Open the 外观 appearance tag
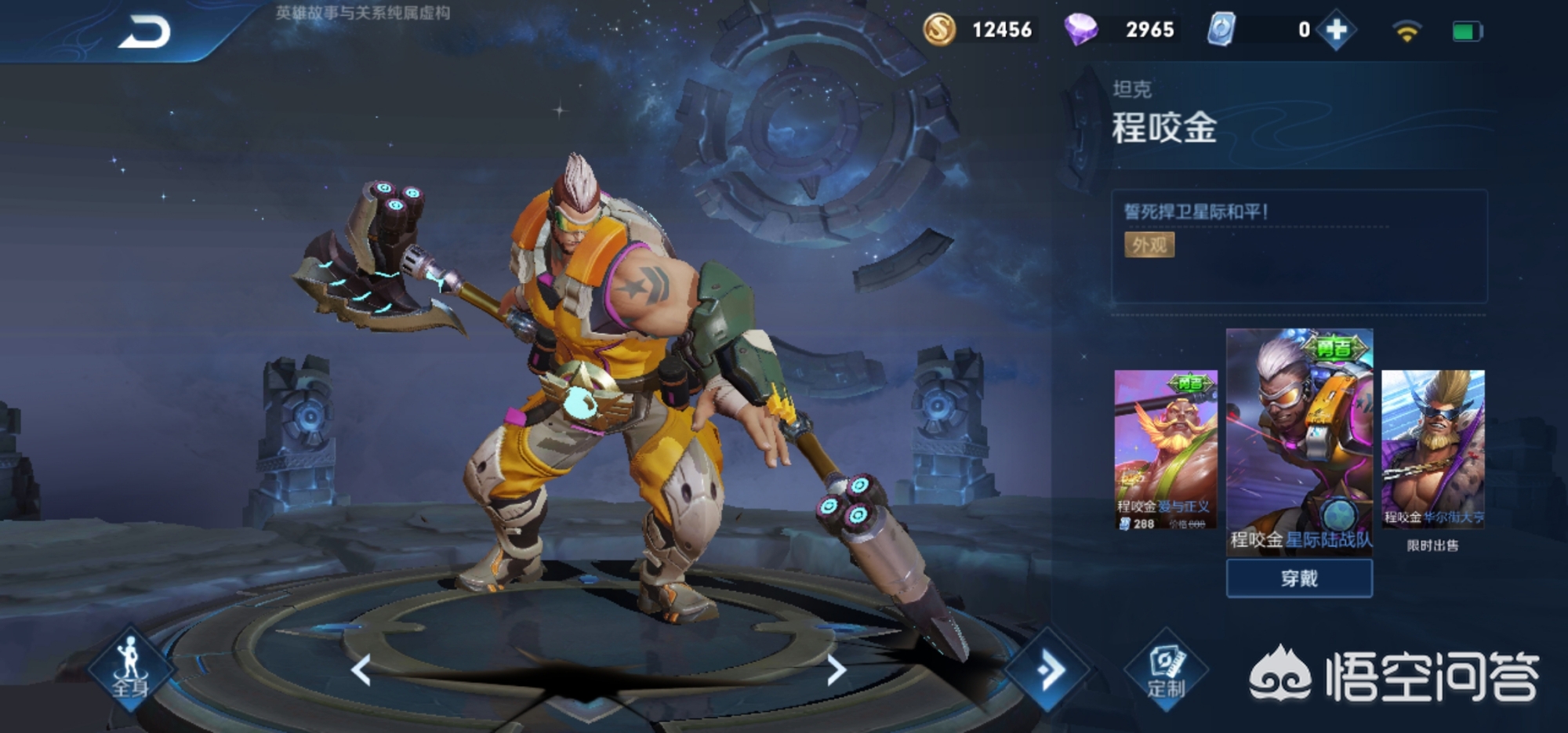 click(1149, 245)
